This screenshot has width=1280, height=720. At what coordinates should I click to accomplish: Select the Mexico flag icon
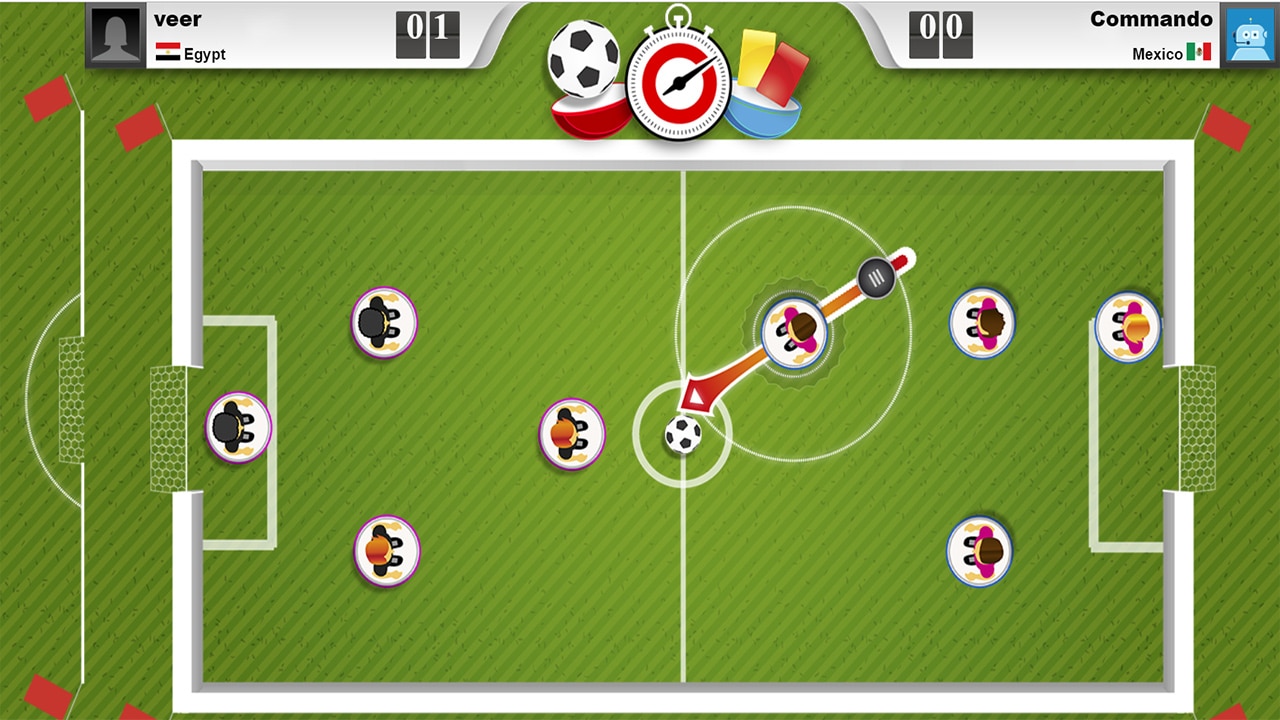click(x=1199, y=53)
